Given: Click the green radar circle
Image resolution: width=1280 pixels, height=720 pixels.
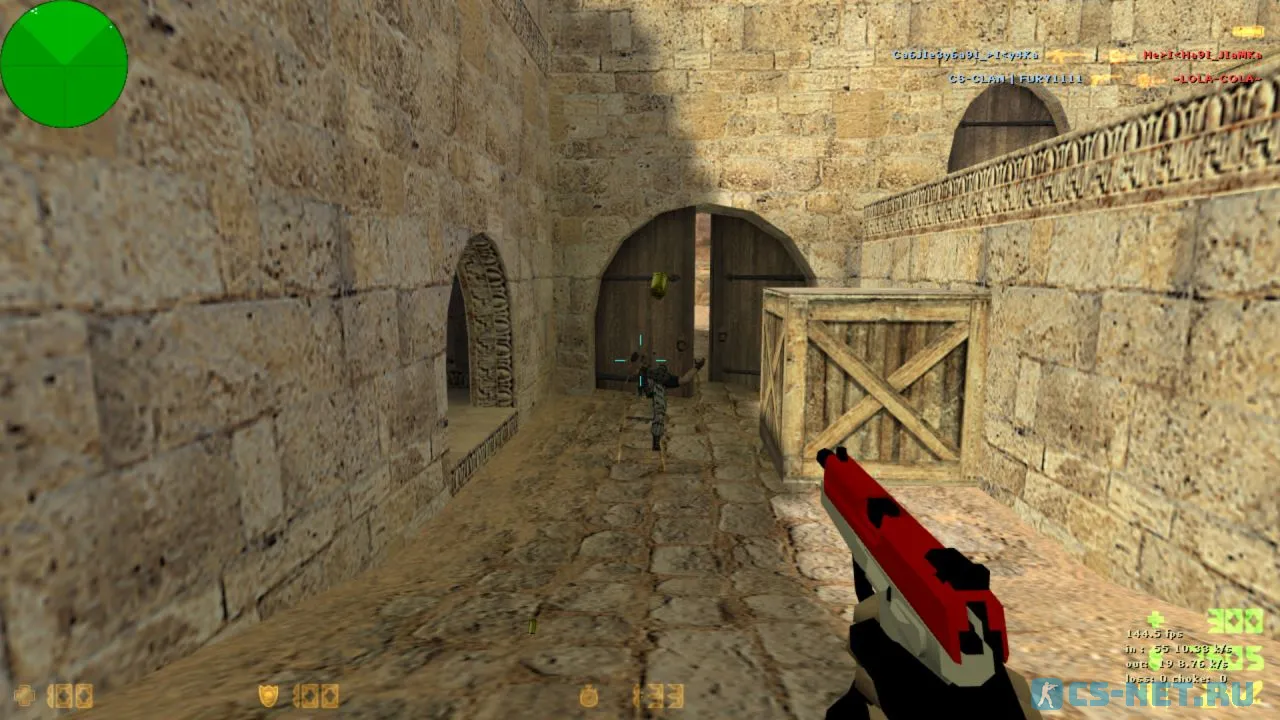Looking at the screenshot, I should point(64,64).
